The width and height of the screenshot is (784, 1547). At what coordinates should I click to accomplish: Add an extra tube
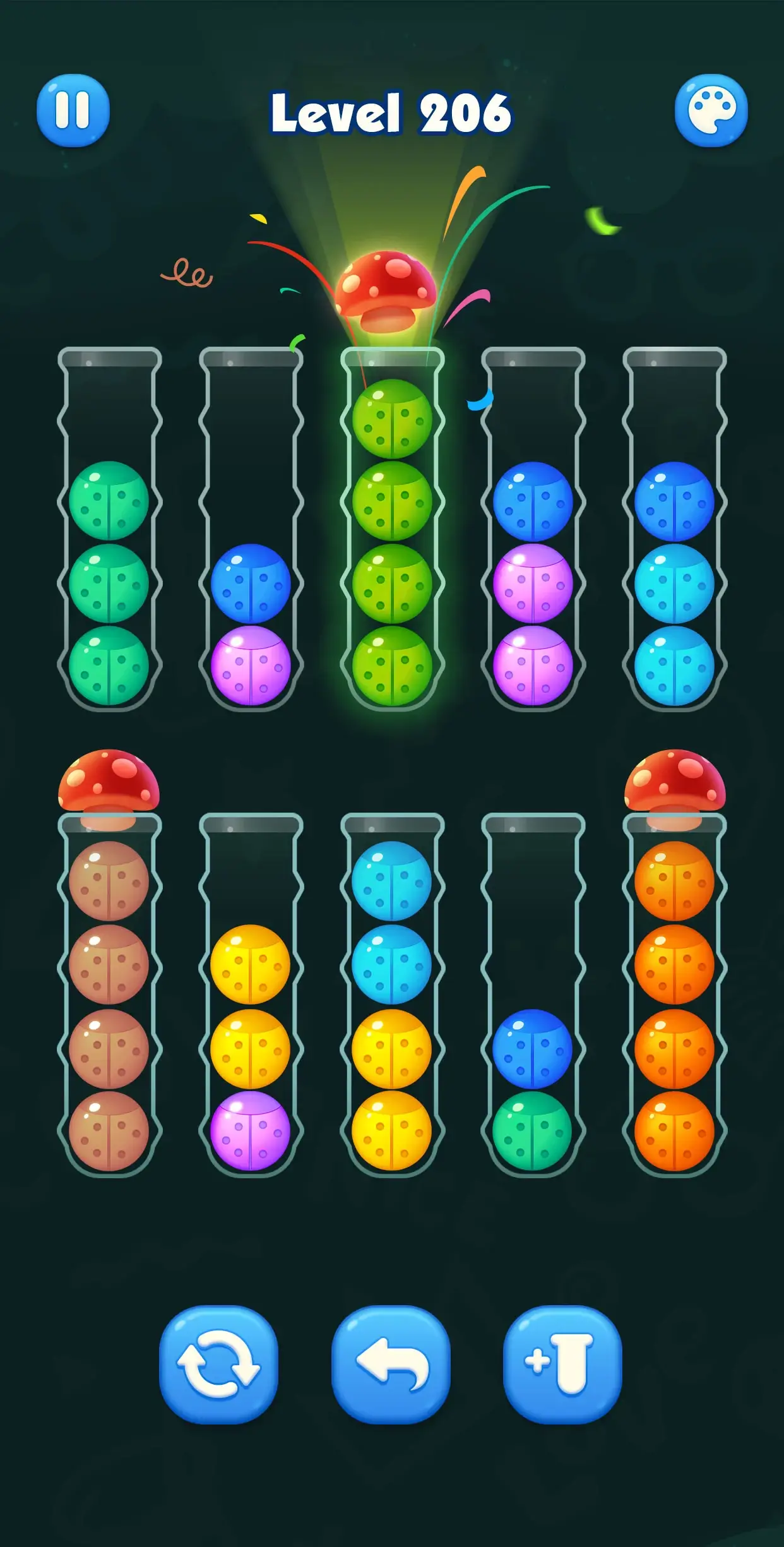click(x=562, y=1365)
